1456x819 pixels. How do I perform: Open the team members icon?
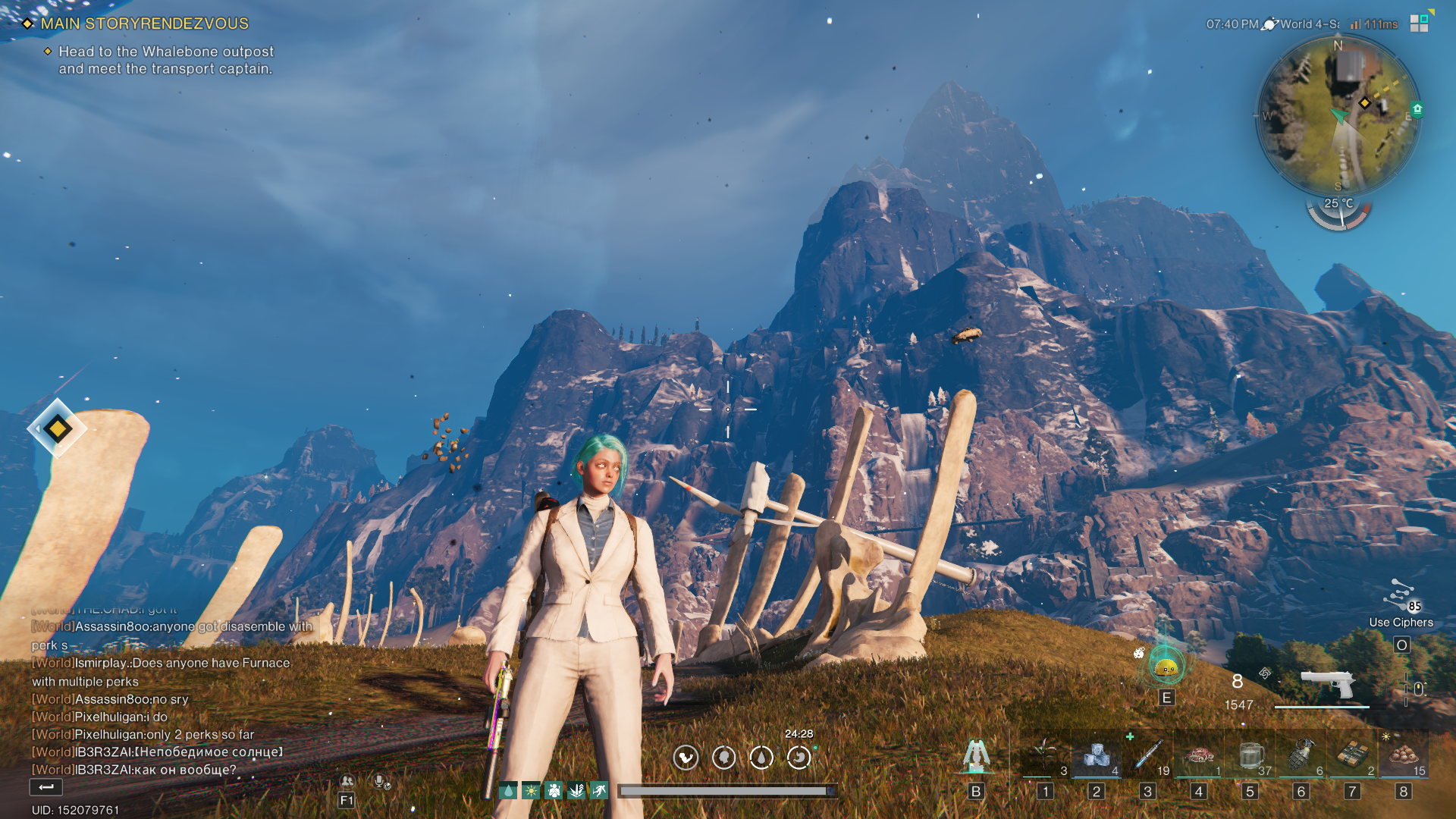tap(347, 781)
